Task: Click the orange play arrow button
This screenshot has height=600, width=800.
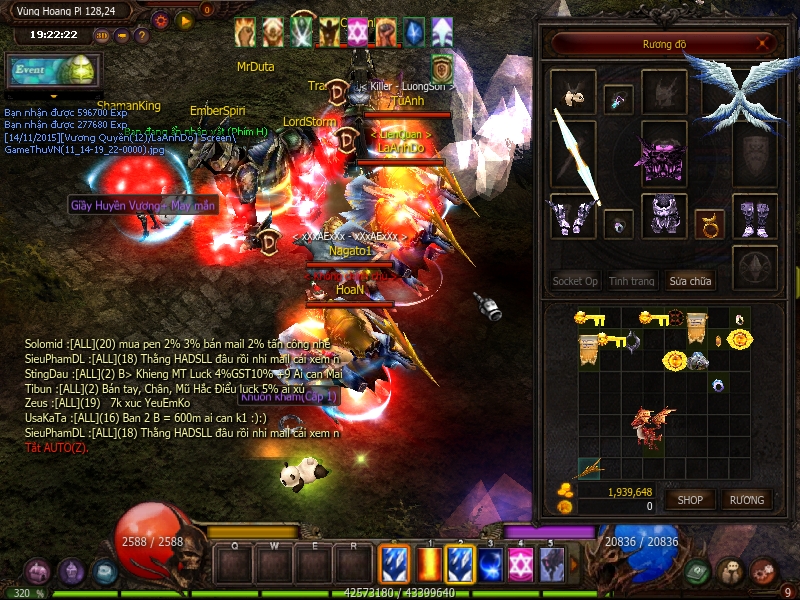Action: tap(184, 19)
